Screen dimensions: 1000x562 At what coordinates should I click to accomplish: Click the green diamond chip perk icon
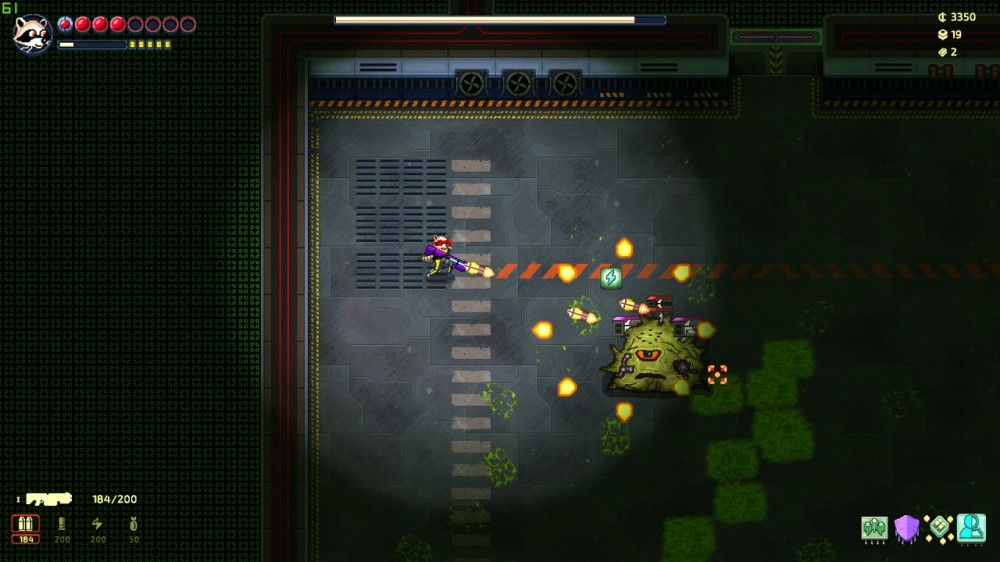tap(939, 528)
